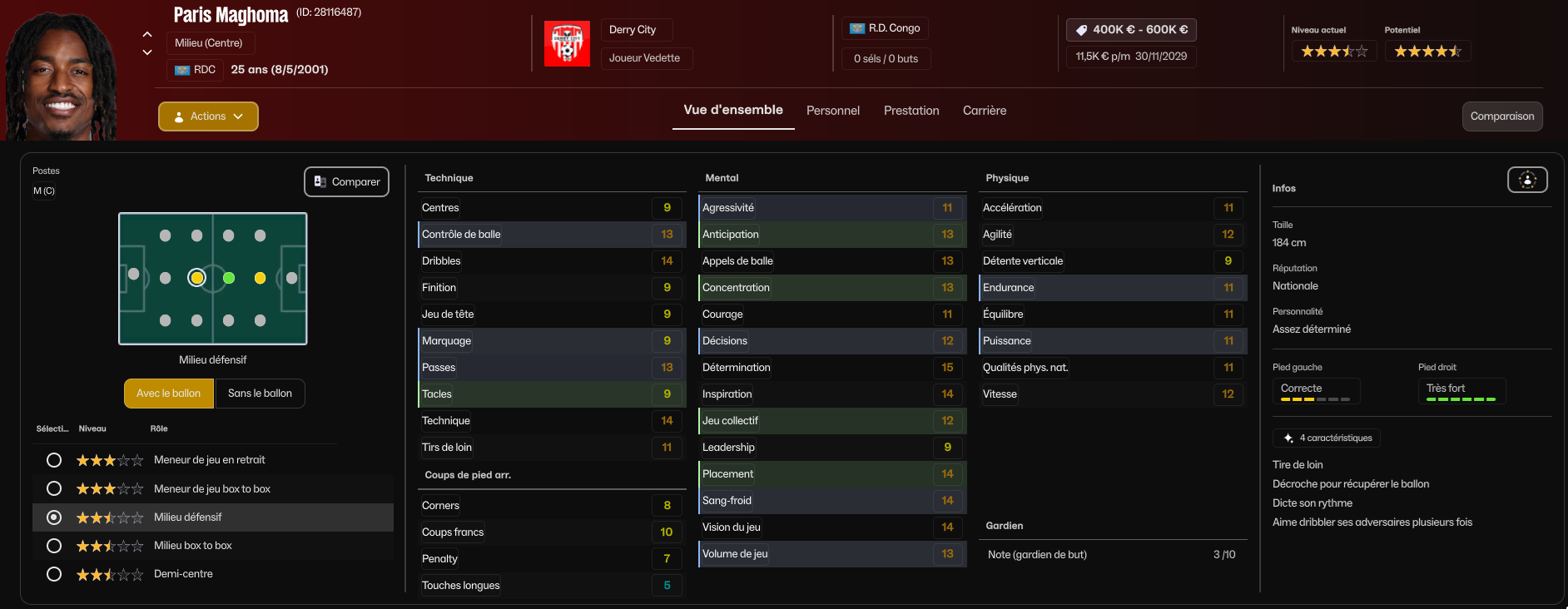Show the Carrière tab
Screen dimensions: 1568x609
tap(985, 111)
